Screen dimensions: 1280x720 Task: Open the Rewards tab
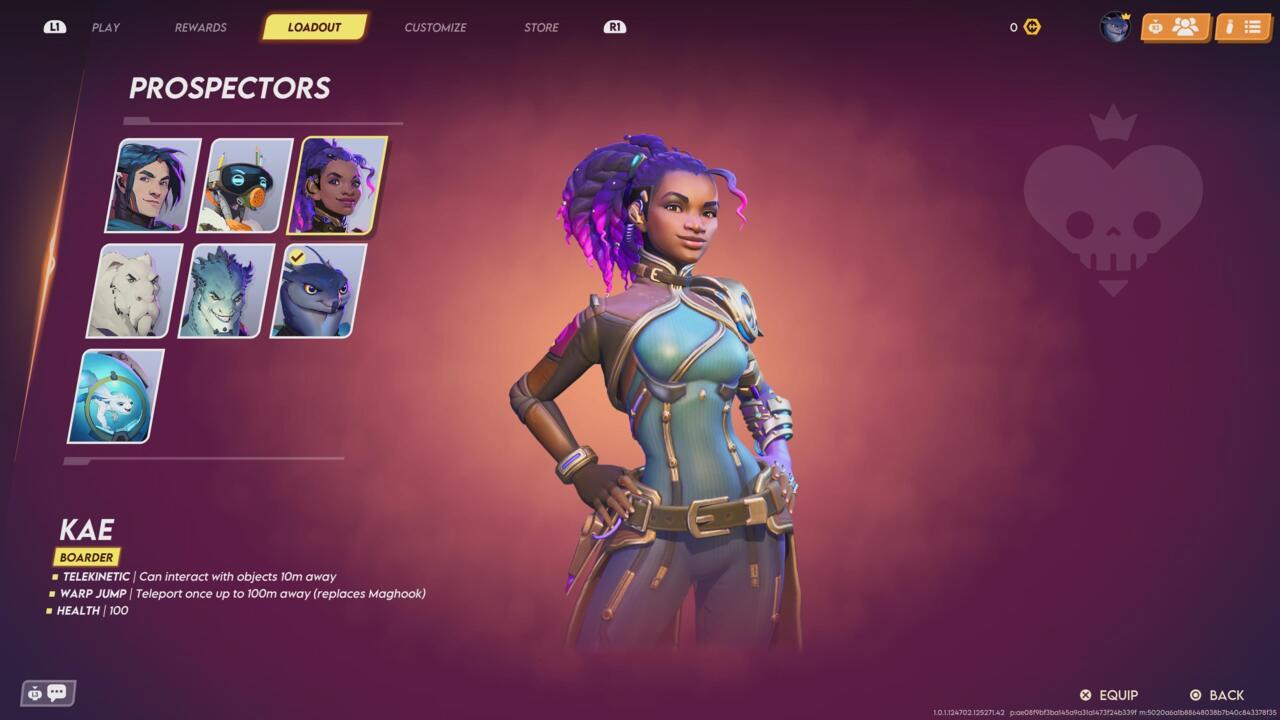pyautogui.click(x=200, y=27)
